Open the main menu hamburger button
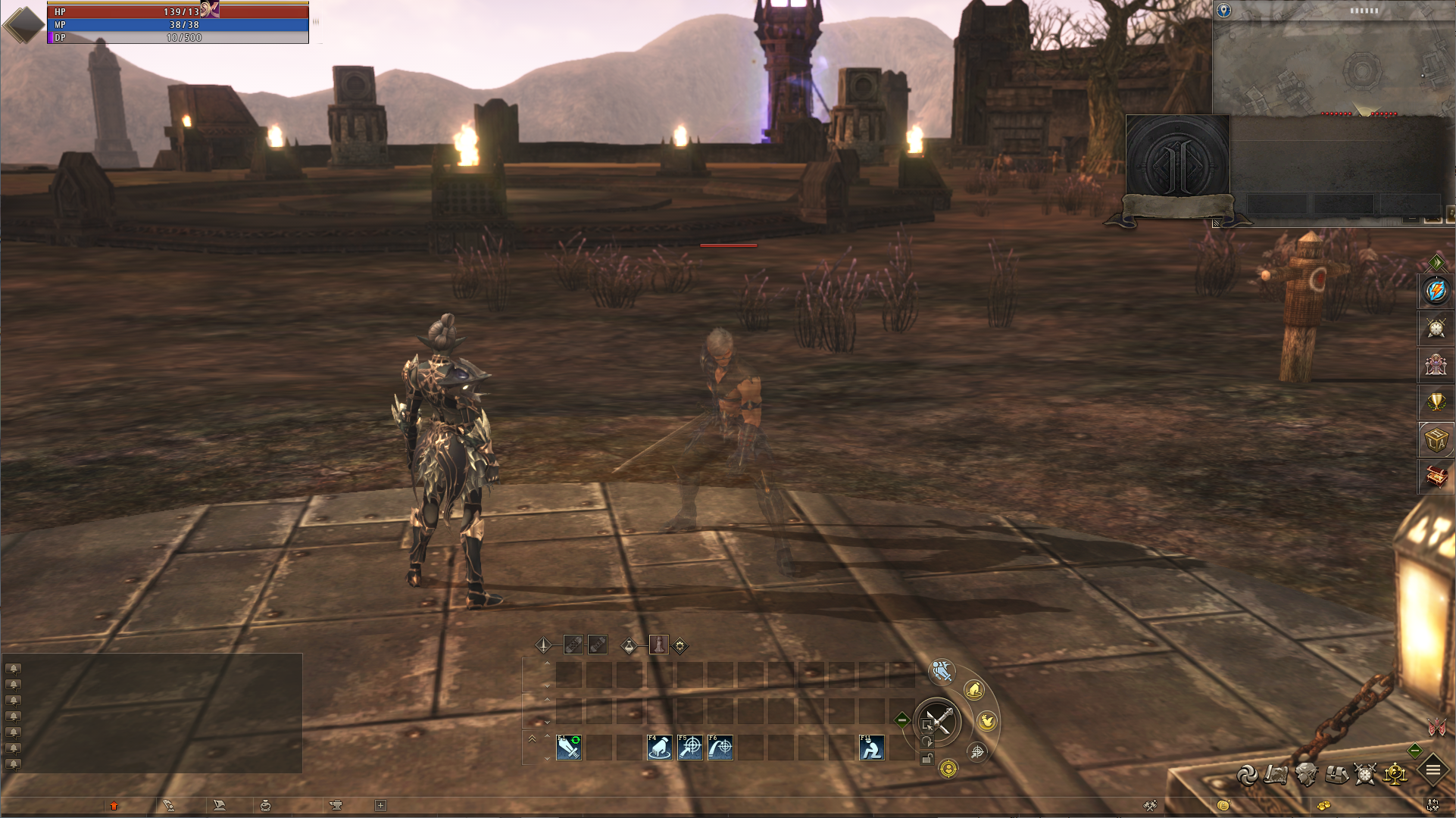This screenshot has height=818, width=1456. pyautogui.click(x=1433, y=770)
